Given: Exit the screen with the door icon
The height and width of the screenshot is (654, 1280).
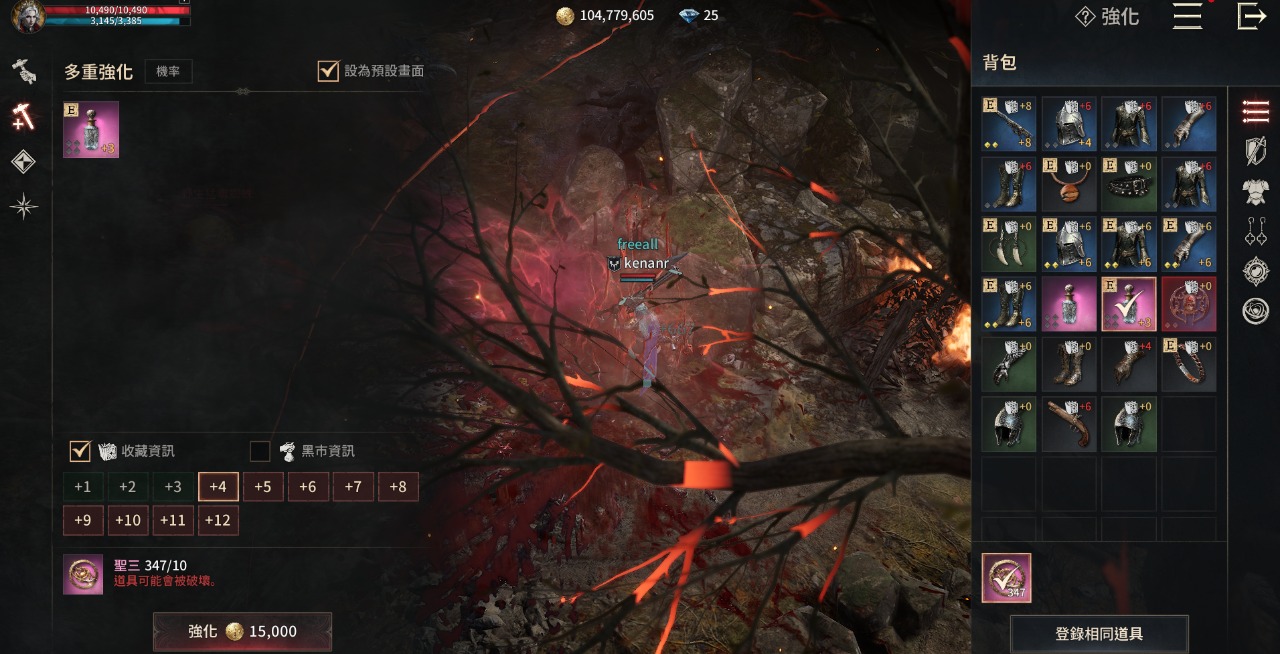Looking at the screenshot, I should [1251, 16].
